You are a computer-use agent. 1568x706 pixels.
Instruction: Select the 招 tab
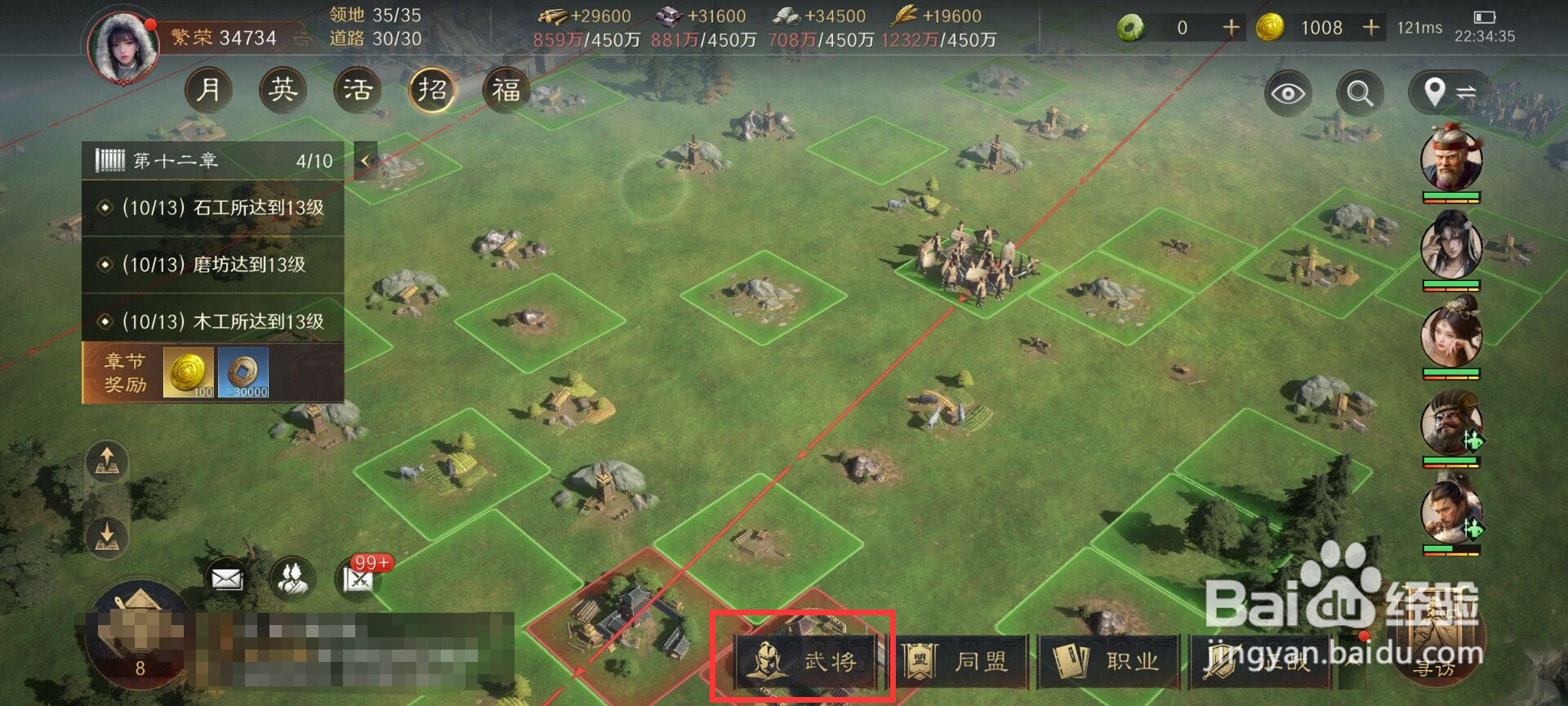coord(434,90)
